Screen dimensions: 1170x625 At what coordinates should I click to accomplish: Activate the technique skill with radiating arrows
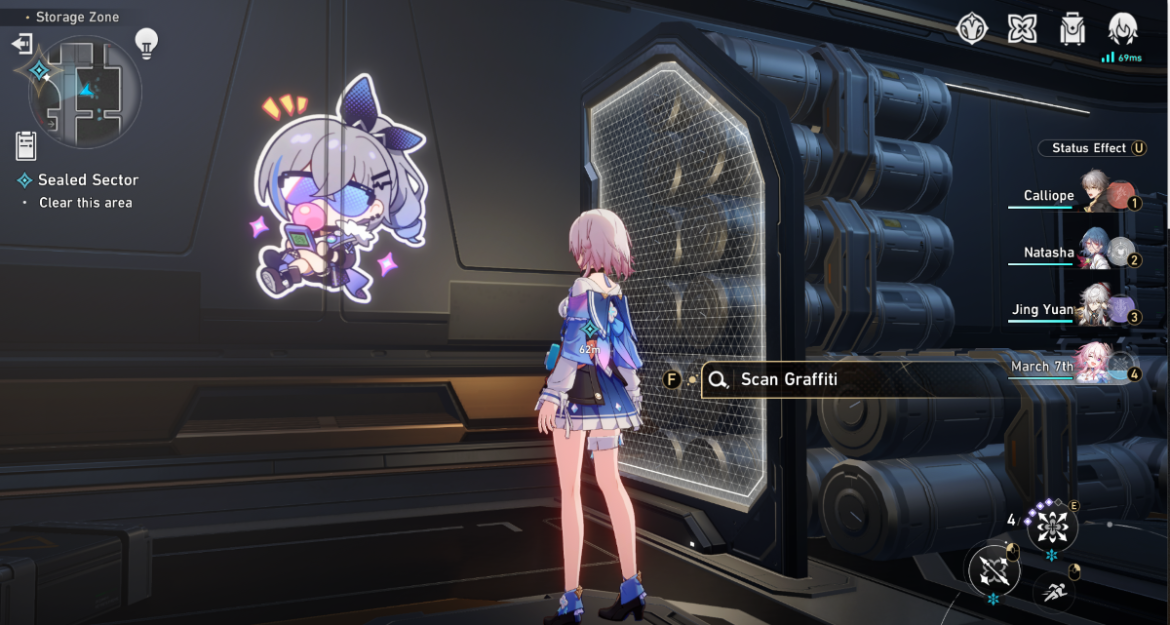point(1052,524)
